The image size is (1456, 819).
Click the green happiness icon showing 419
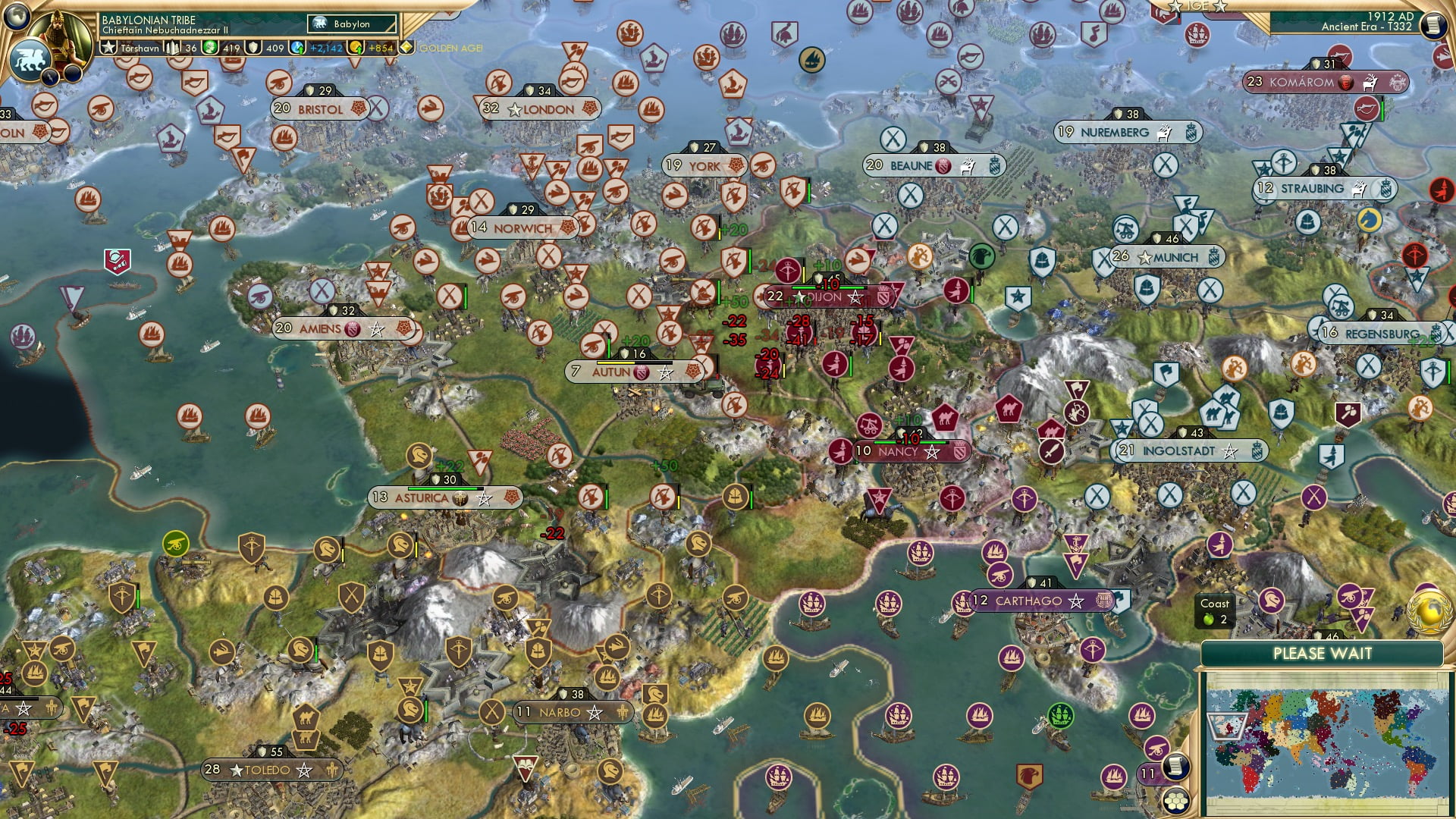tap(210, 49)
